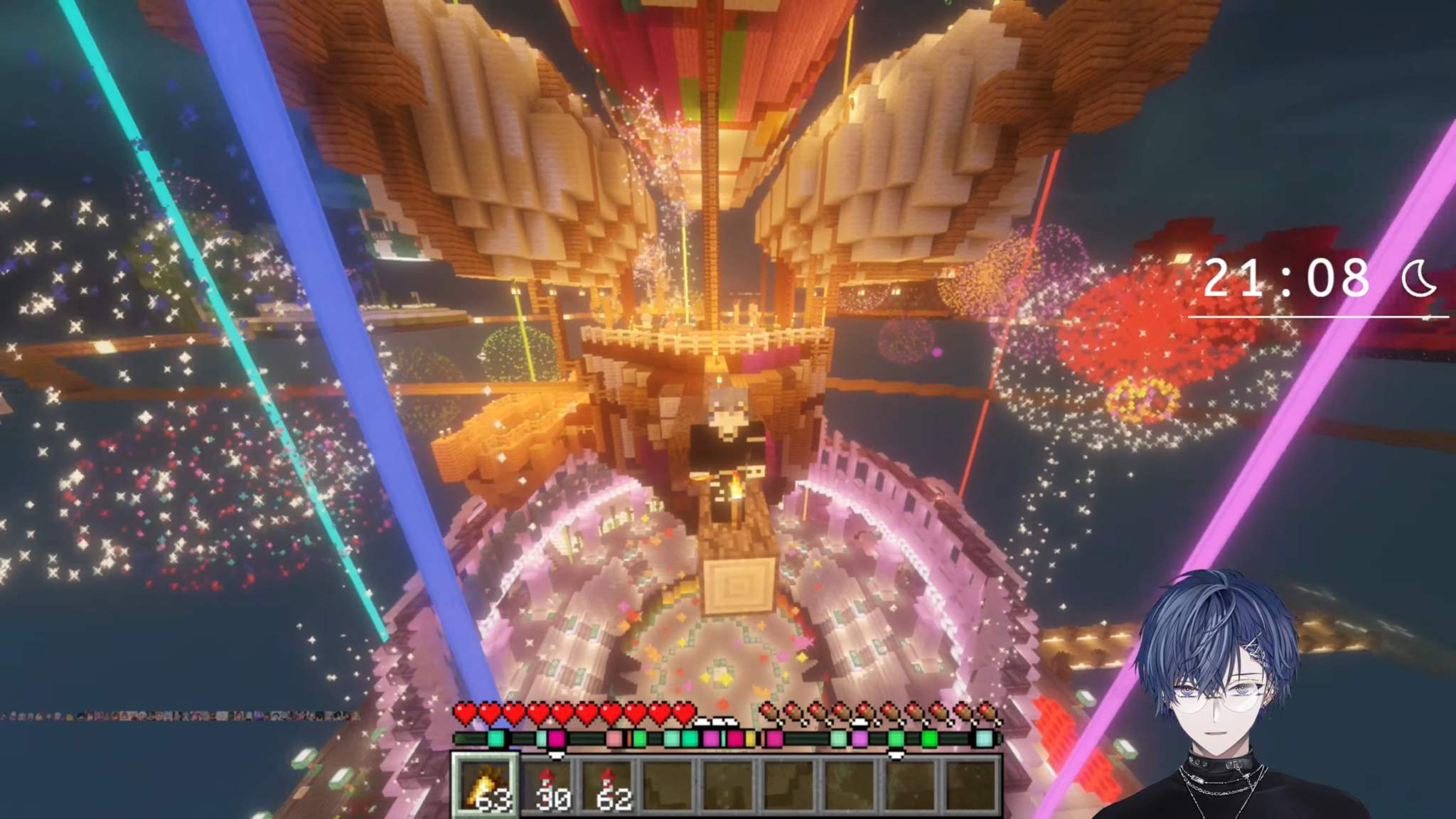Select the firework rocket stack of 30
The height and width of the screenshot is (819, 1456).
(x=547, y=785)
